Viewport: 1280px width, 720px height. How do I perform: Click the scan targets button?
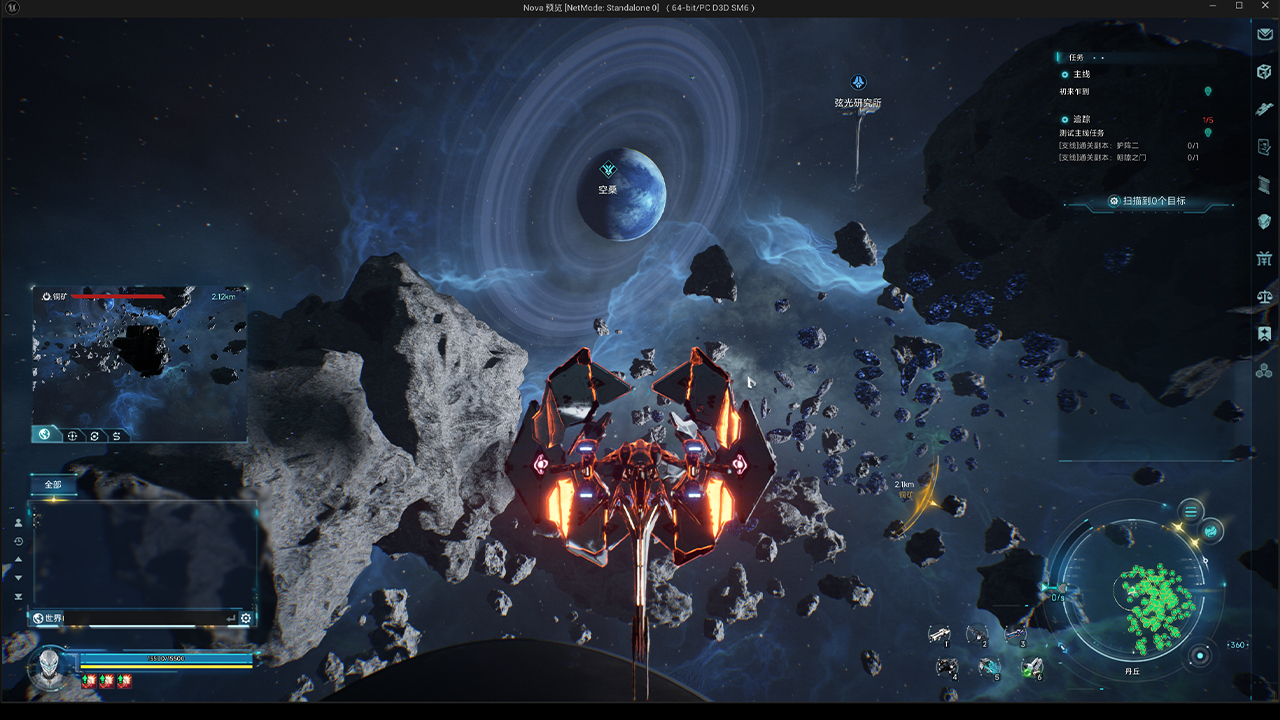coord(1148,202)
